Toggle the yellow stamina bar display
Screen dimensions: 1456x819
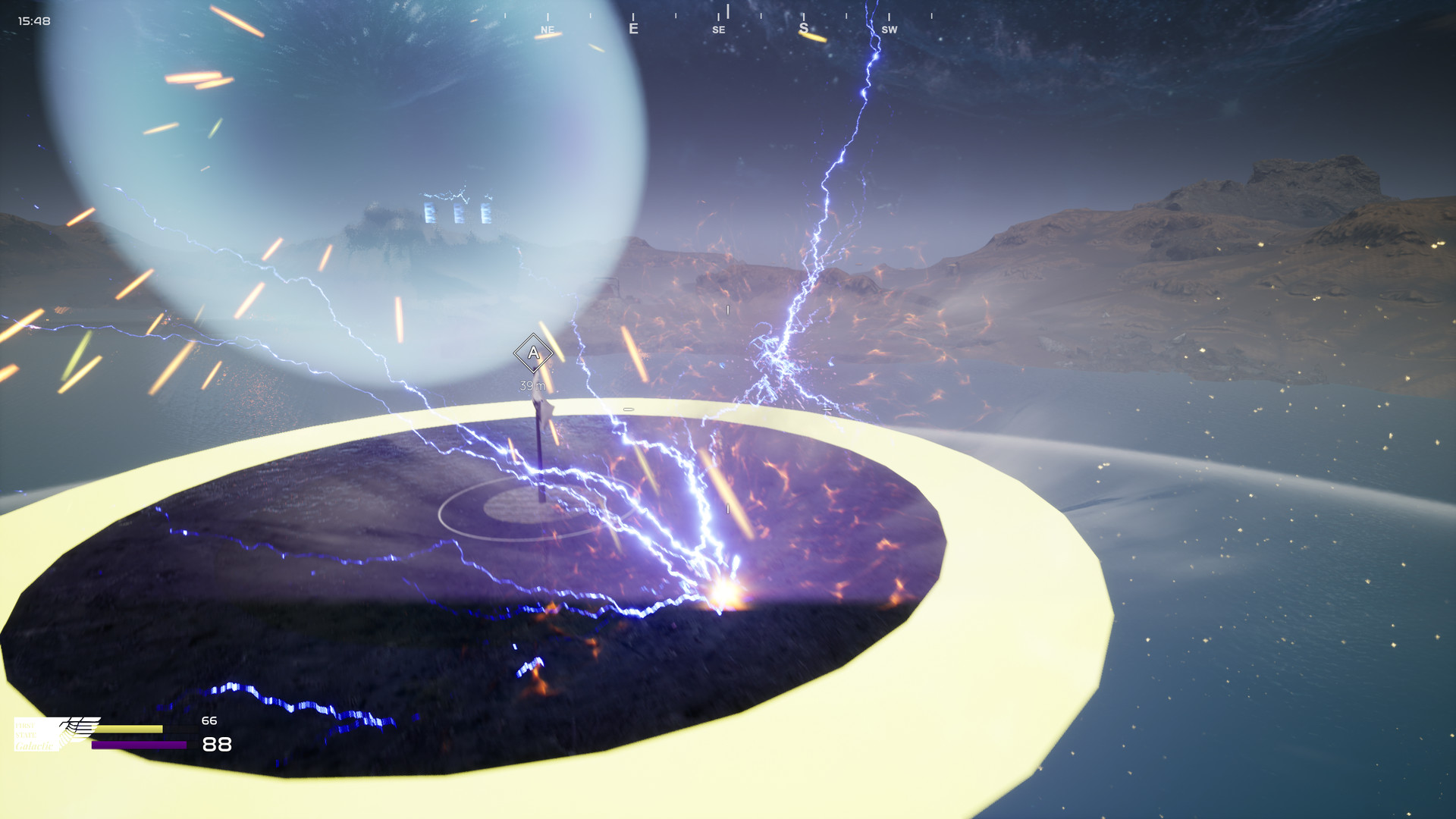click(129, 729)
